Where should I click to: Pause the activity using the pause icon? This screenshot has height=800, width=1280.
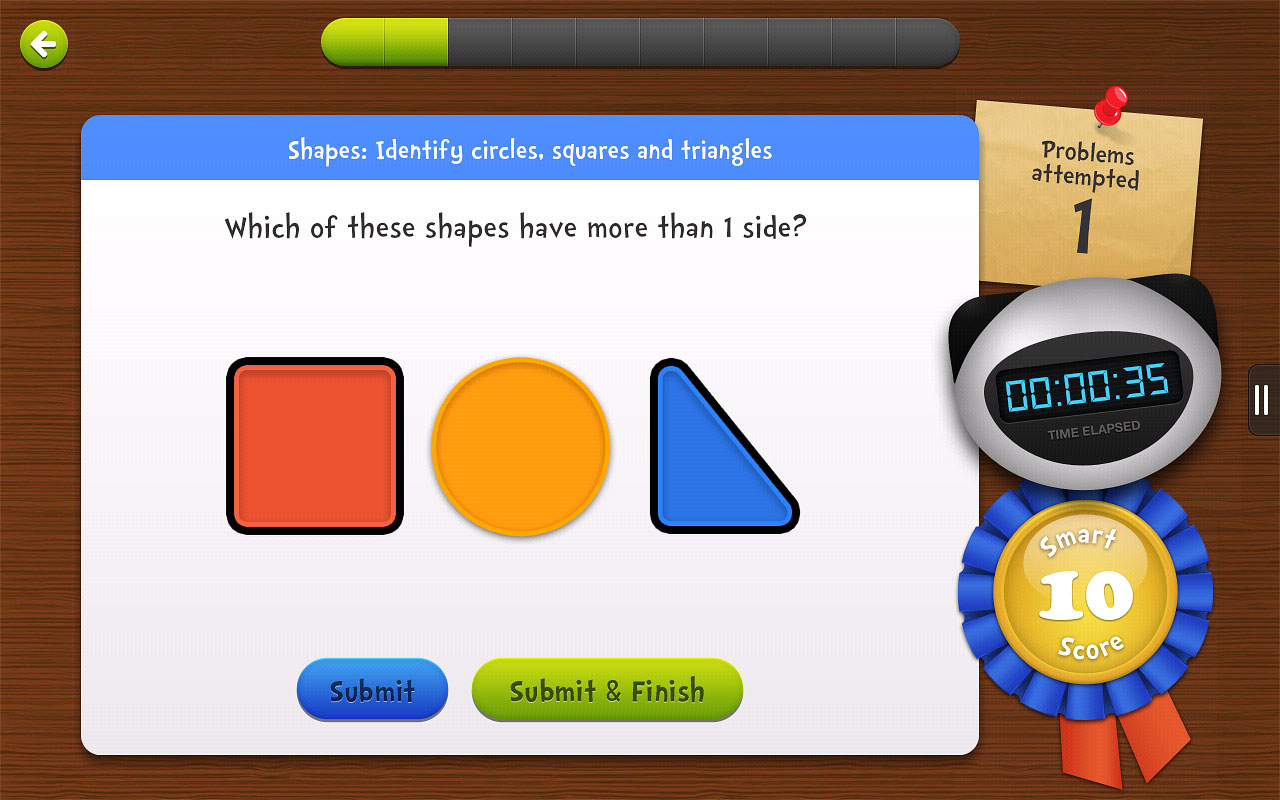1261,399
